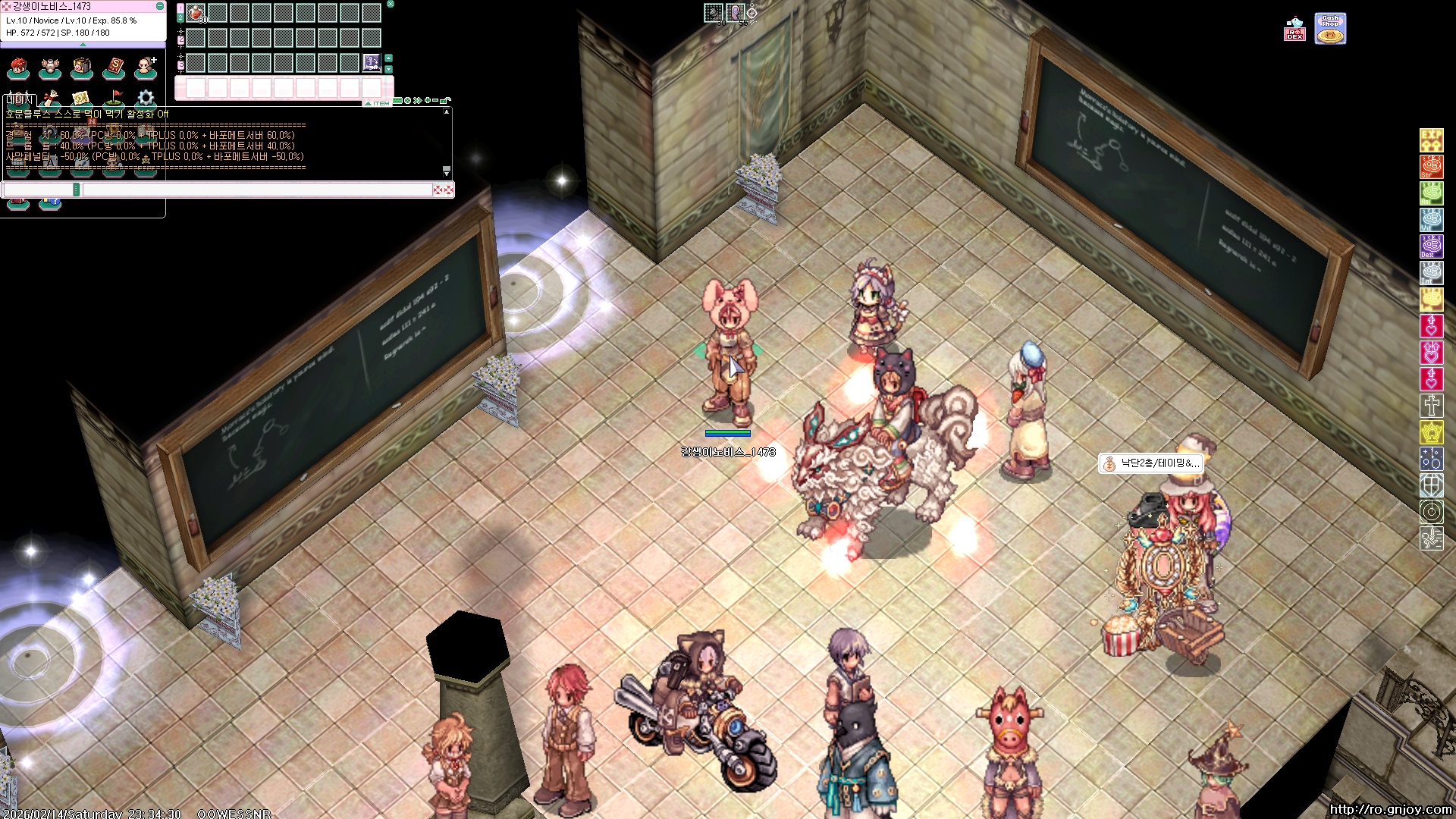Collapse the basic info panel arrow
The width and height of the screenshot is (1456, 819).
tap(83, 45)
